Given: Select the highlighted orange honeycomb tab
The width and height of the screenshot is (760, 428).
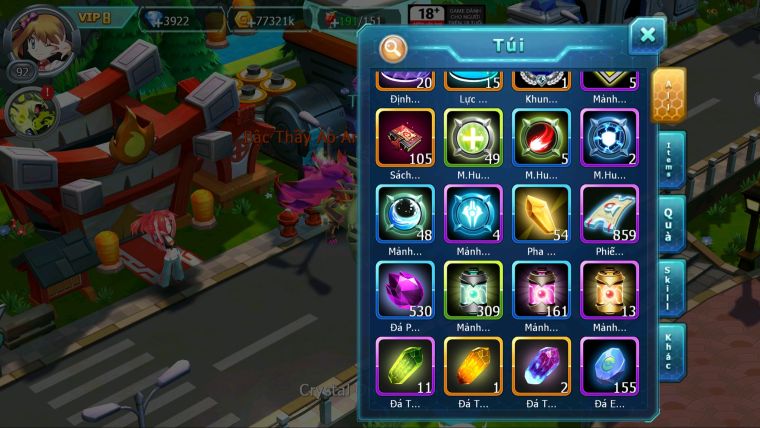Looking at the screenshot, I should [668, 95].
